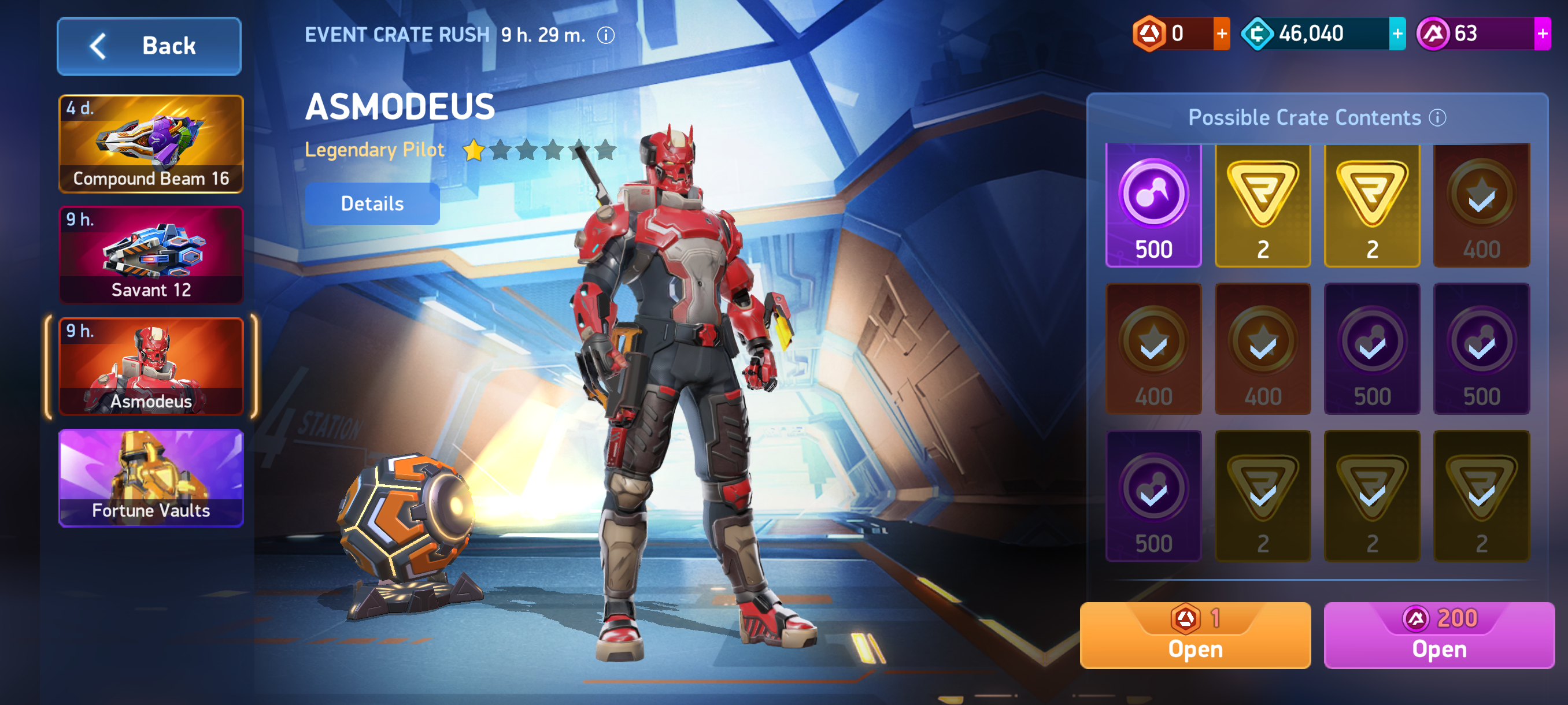The width and height of the screenshot is (1568, 705).
Task: View Asmodeus pilot Details
Action: click(x=372, y=204)
